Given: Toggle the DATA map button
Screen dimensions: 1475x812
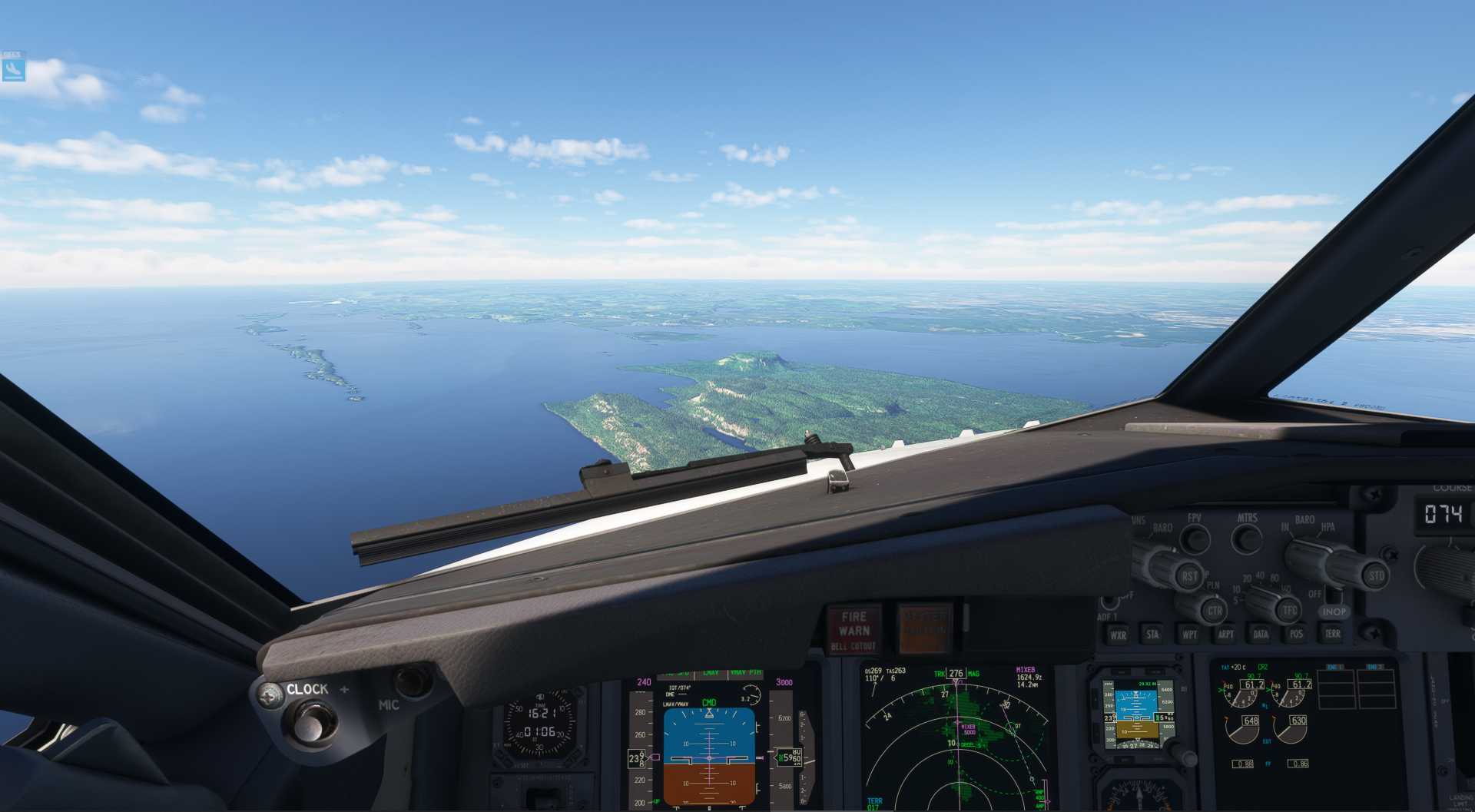Looking at the screenshot, I should [x=1261, y=635].
